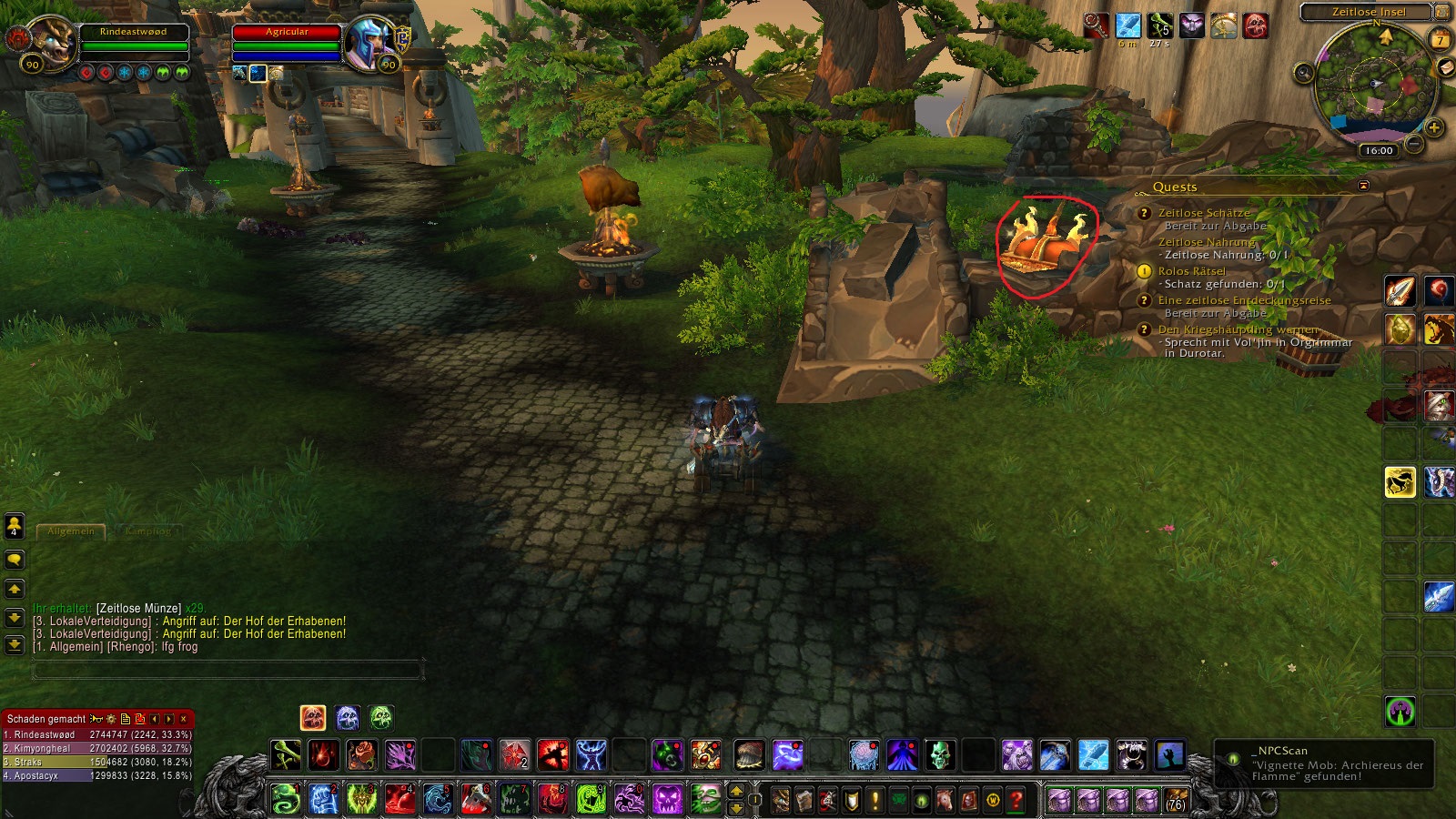The image size is (1456, 819).
Task: Open the Zeitlose Schätze quest entry
Action: click(x=1203, y=213)
